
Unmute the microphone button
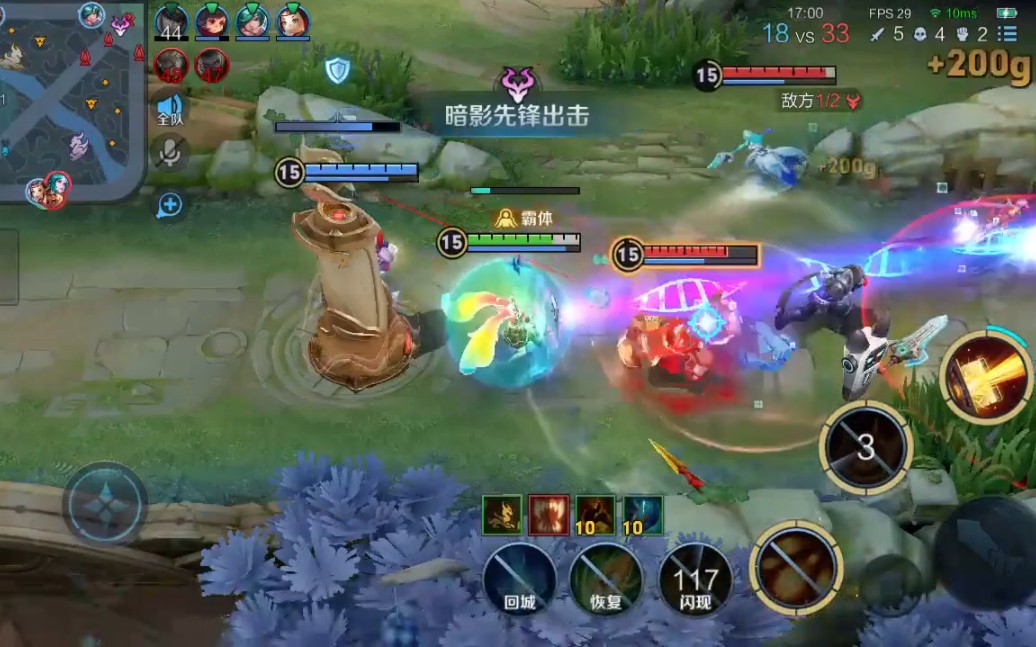(x=170, y=153)
